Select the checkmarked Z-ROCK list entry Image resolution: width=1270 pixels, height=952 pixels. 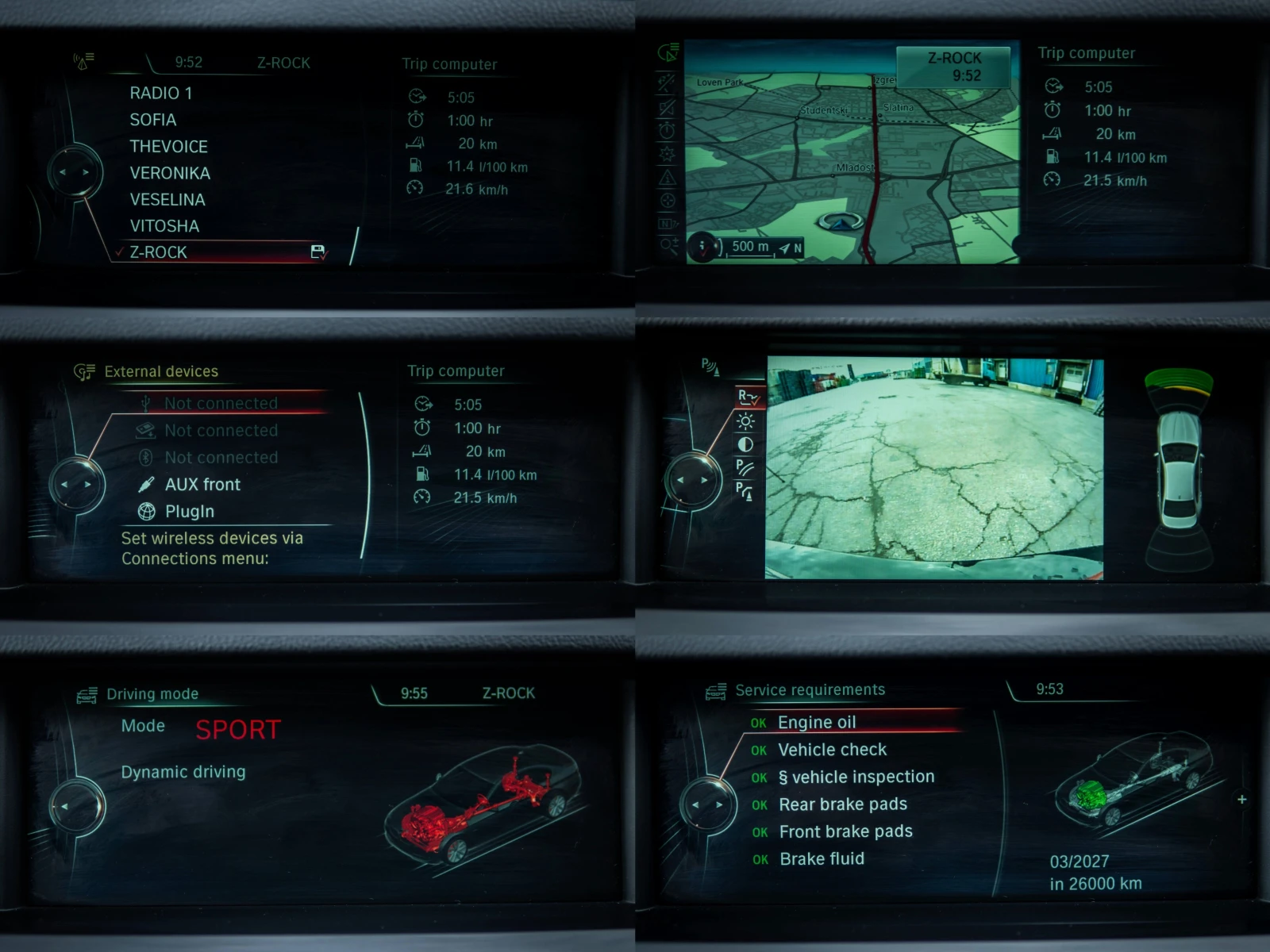159,252
